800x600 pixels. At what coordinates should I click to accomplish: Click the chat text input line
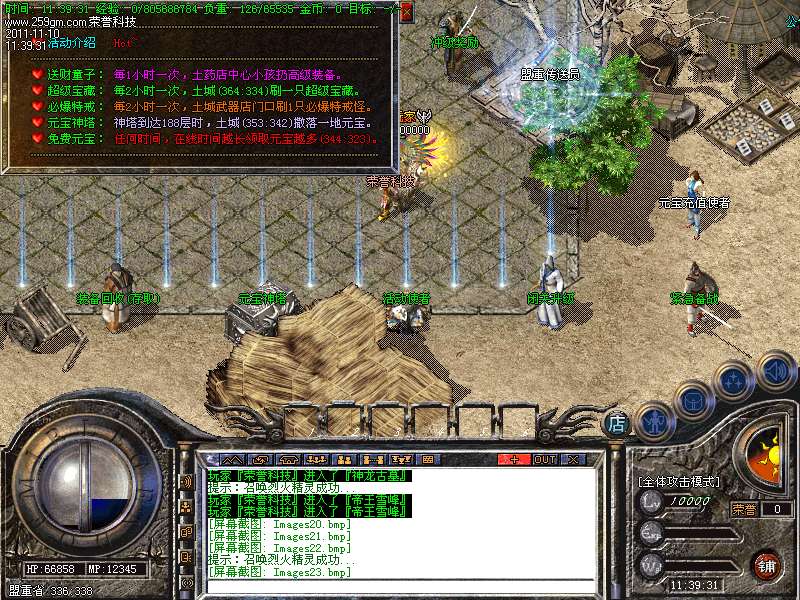[400, 586]
